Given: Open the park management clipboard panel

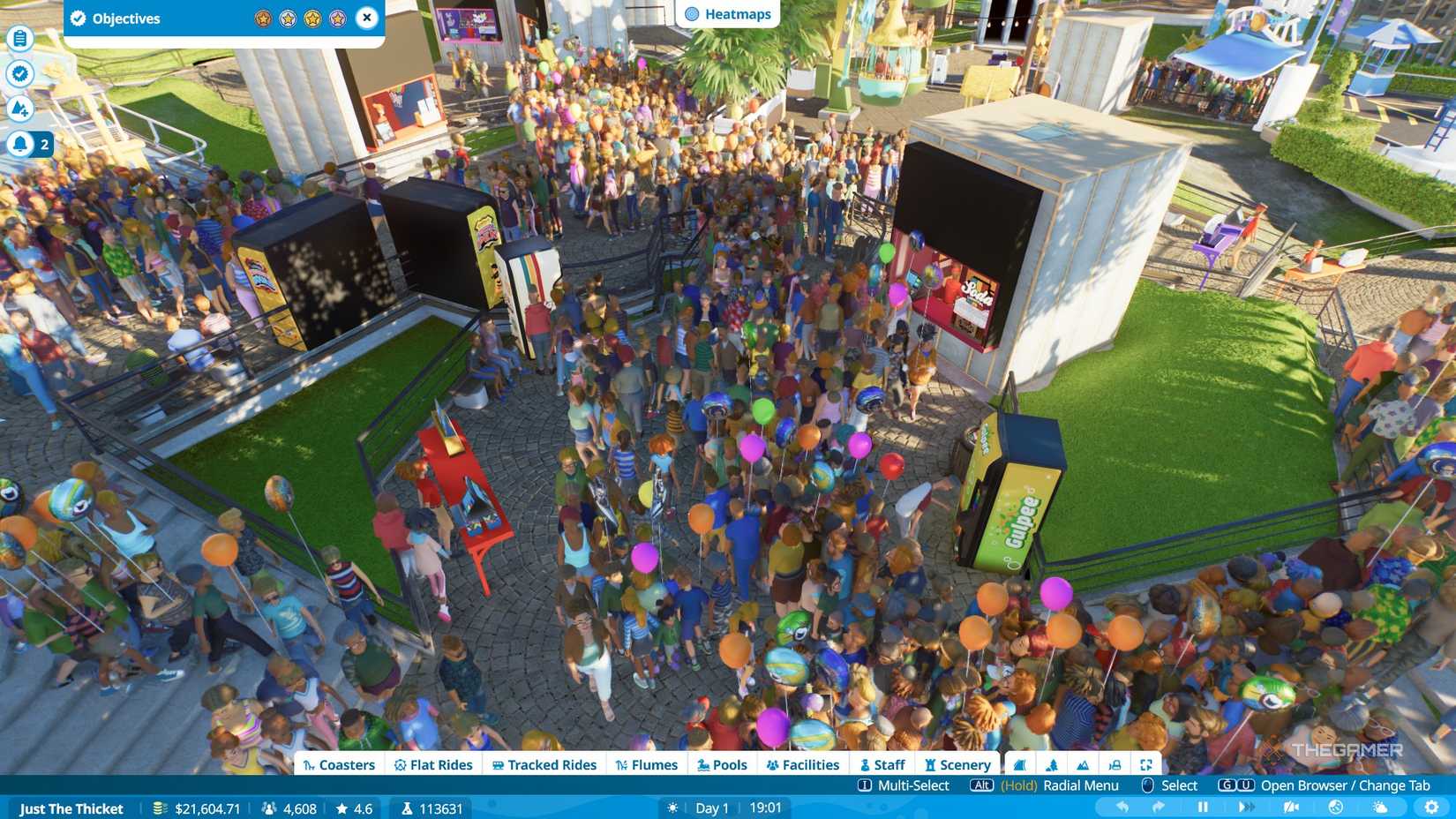Looking at the screenshot, I should tap(19, 39).
